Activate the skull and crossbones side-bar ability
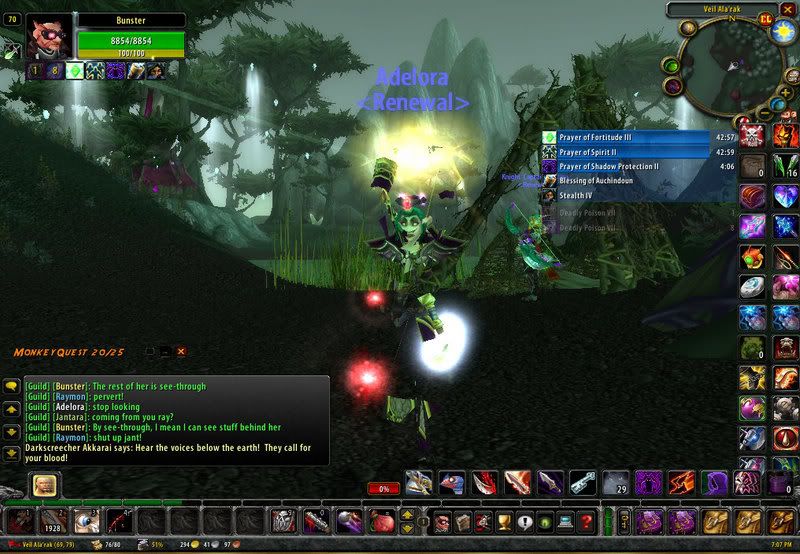Screen dimensions: 800x554 pos(752,137)
